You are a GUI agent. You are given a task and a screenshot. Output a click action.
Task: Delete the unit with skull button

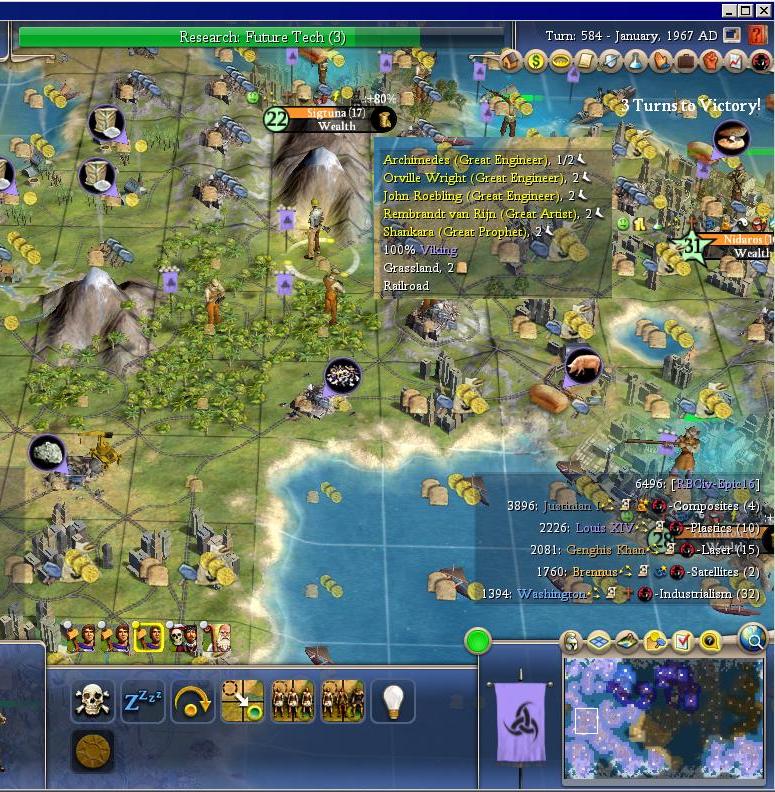tap(92, 701)
